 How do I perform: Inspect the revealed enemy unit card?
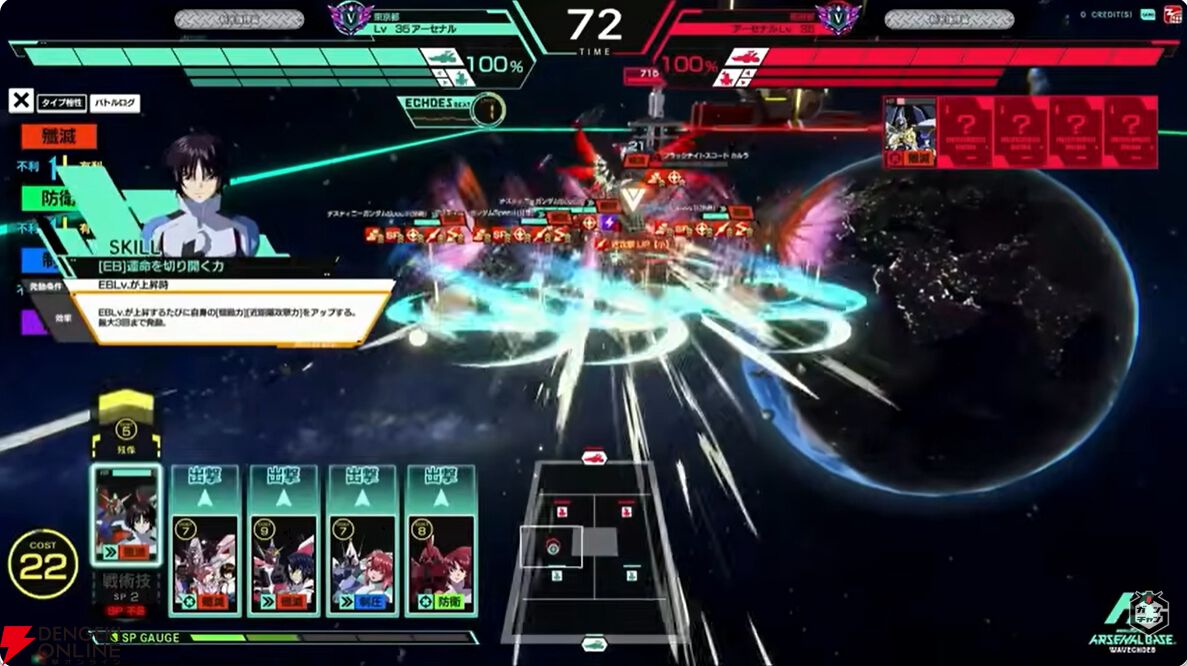point(910,132)
